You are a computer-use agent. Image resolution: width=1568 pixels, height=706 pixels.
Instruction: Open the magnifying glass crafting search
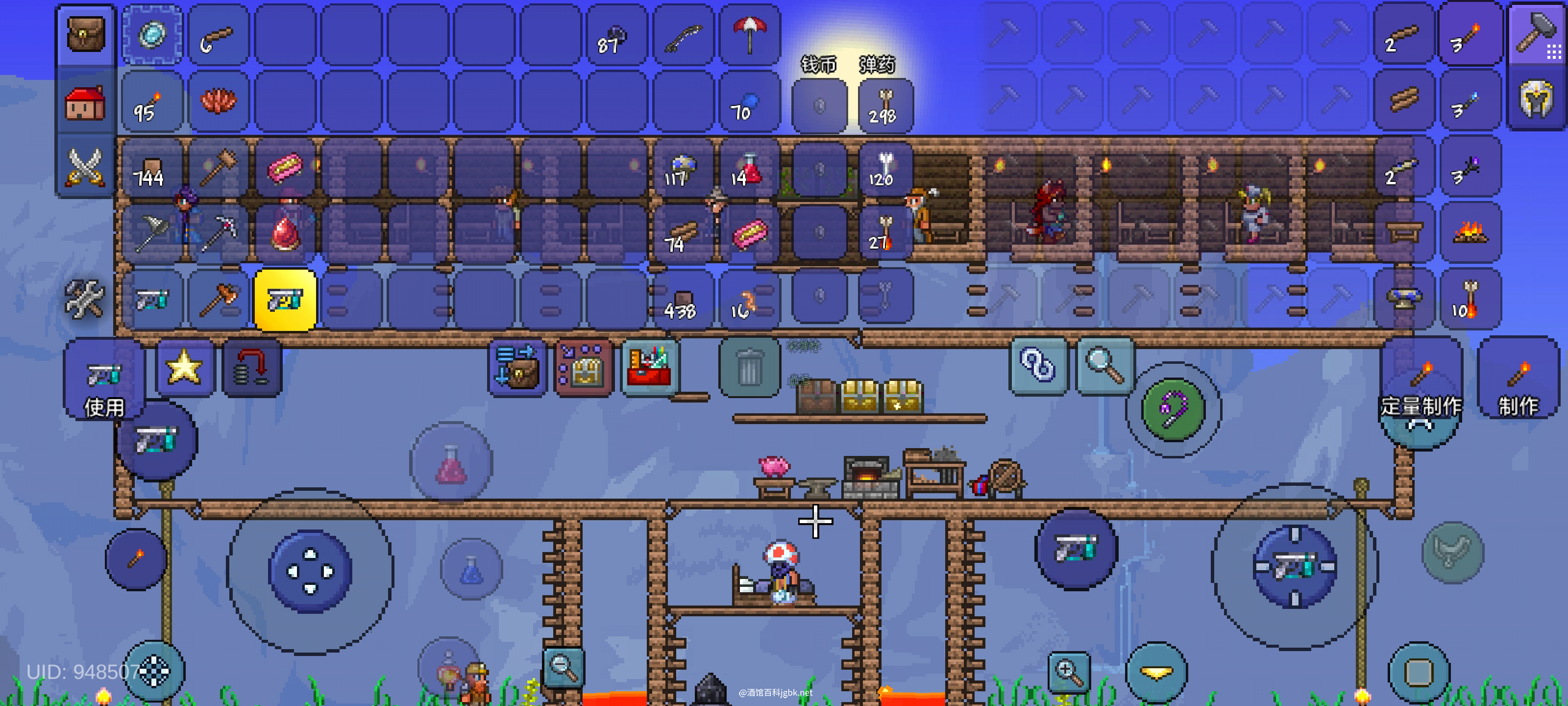click(x=1105, y=365)
